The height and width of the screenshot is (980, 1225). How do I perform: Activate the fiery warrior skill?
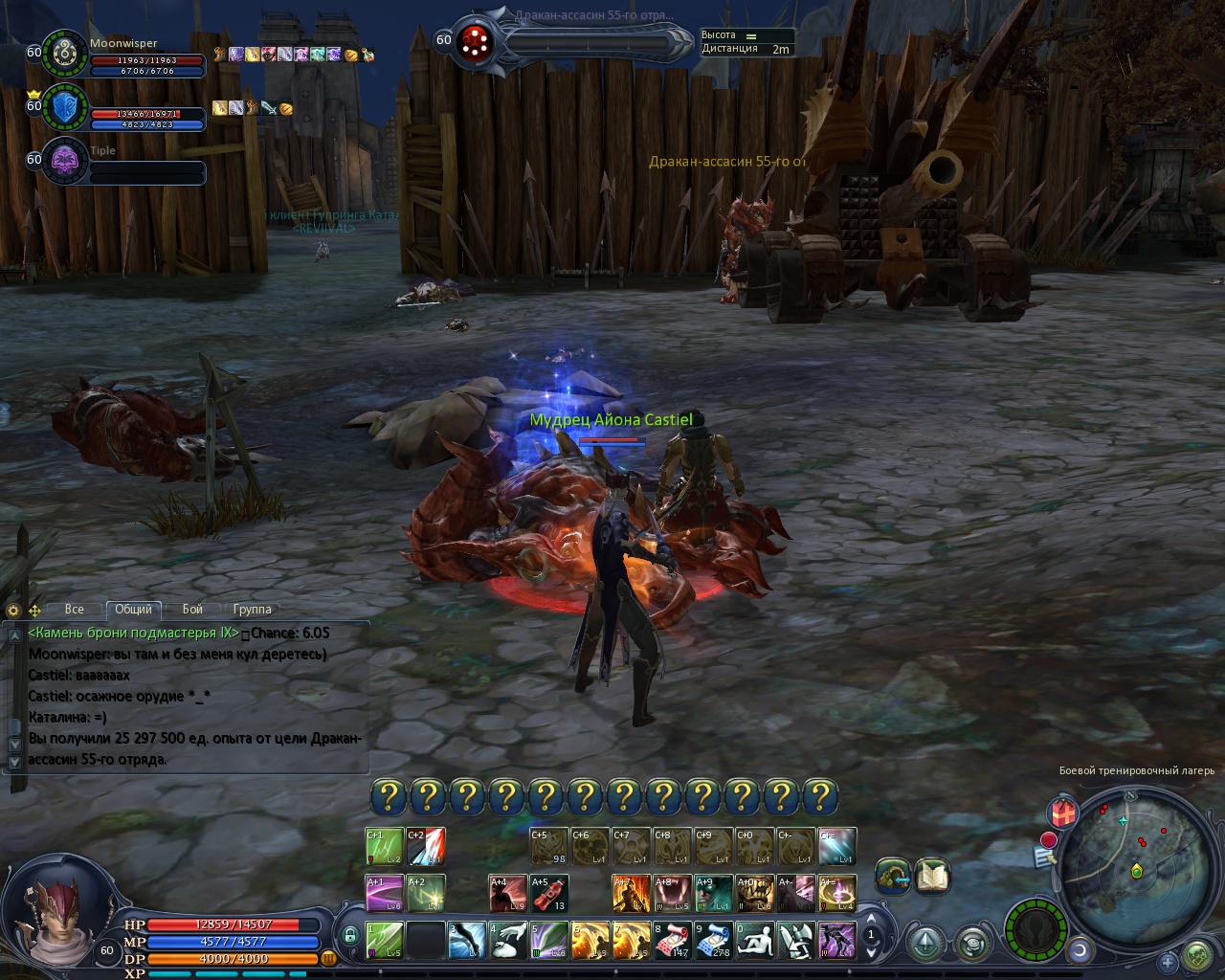(x=631, y=893)
